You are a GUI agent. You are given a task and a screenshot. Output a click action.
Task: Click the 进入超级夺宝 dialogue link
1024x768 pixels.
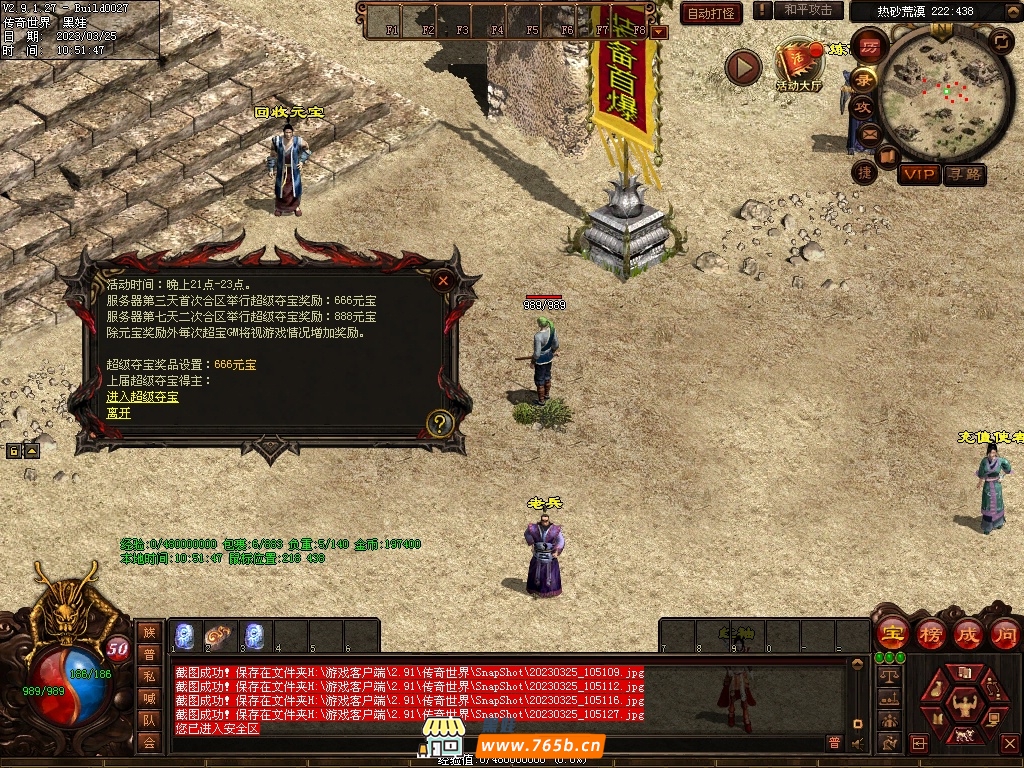pos(143,397)
